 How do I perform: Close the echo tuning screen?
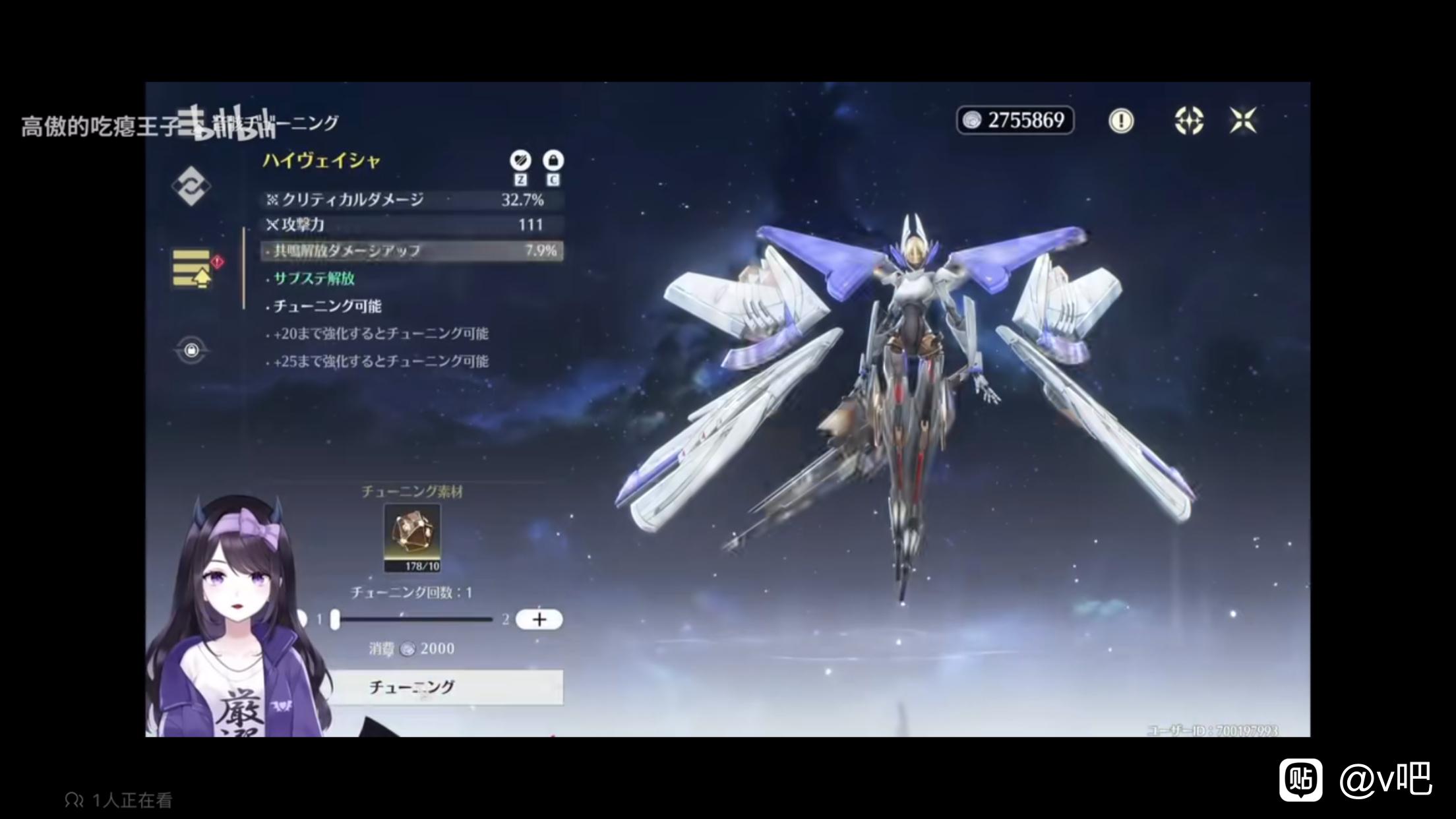coord(1243,121)
